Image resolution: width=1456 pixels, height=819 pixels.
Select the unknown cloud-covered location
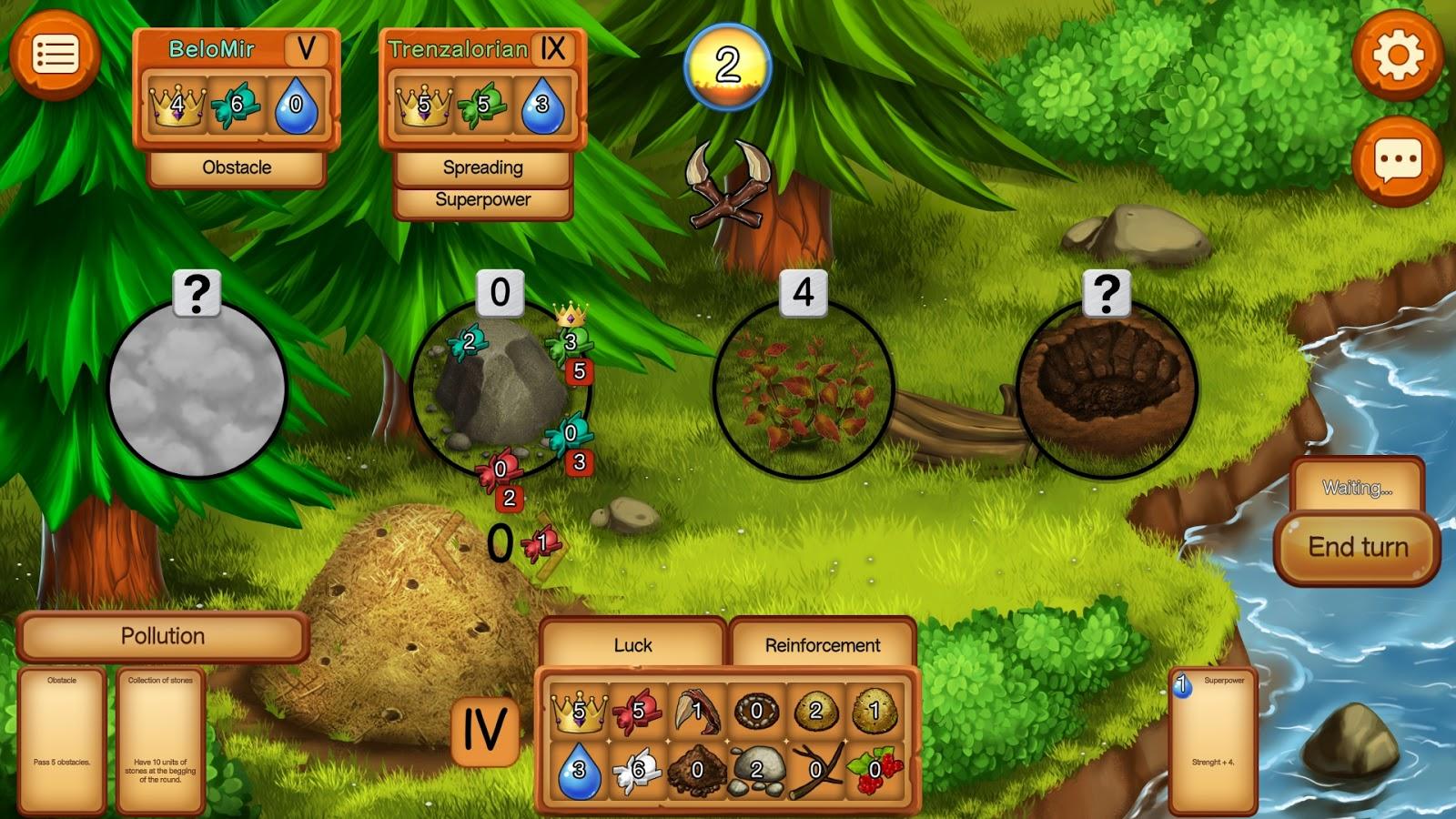[x=197, y=389]
